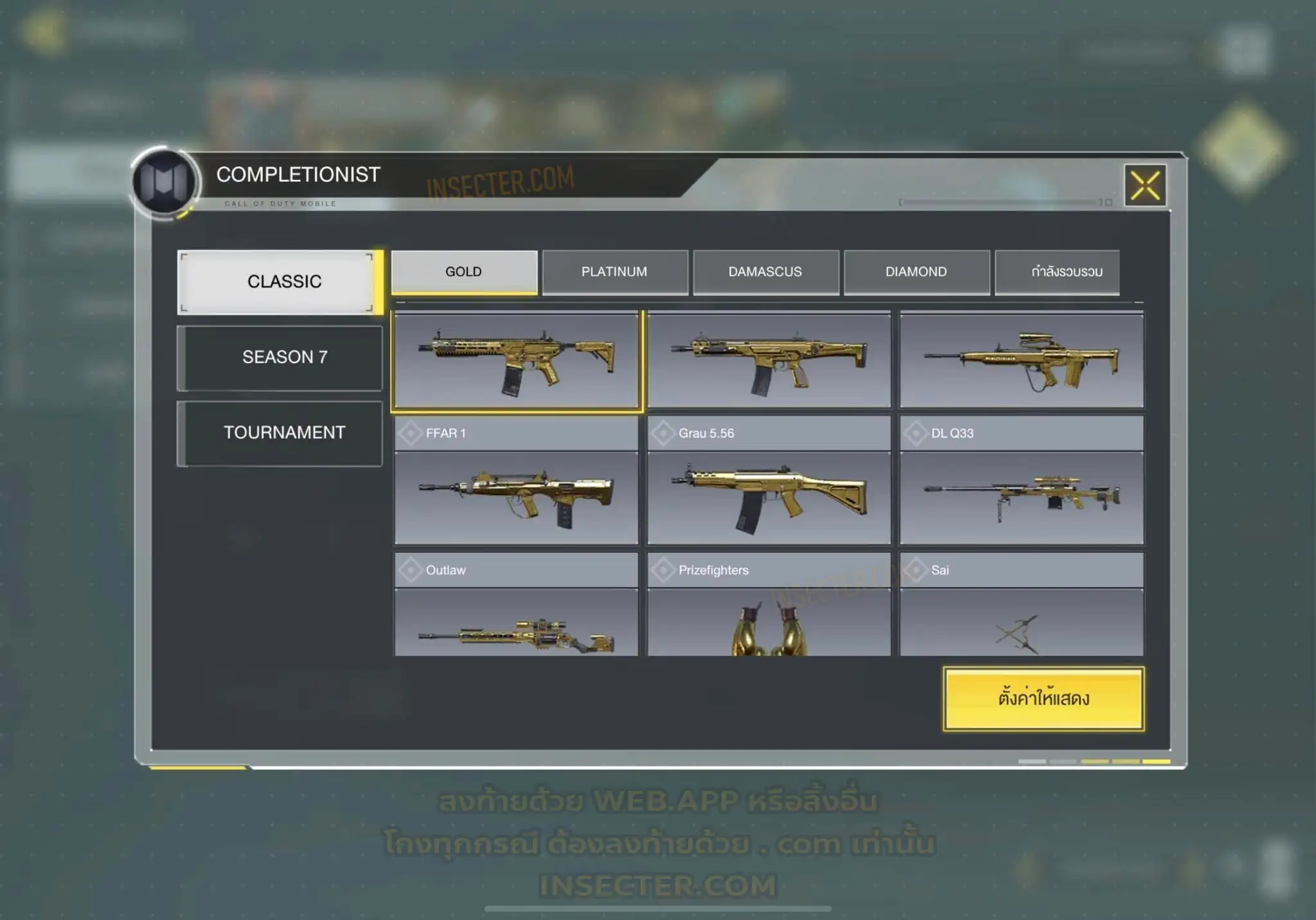Image resolution: width=1316 pixels, height=920 pixels.
Task: Show the Diamond camo tab
Action: click(x=916, y=272)
